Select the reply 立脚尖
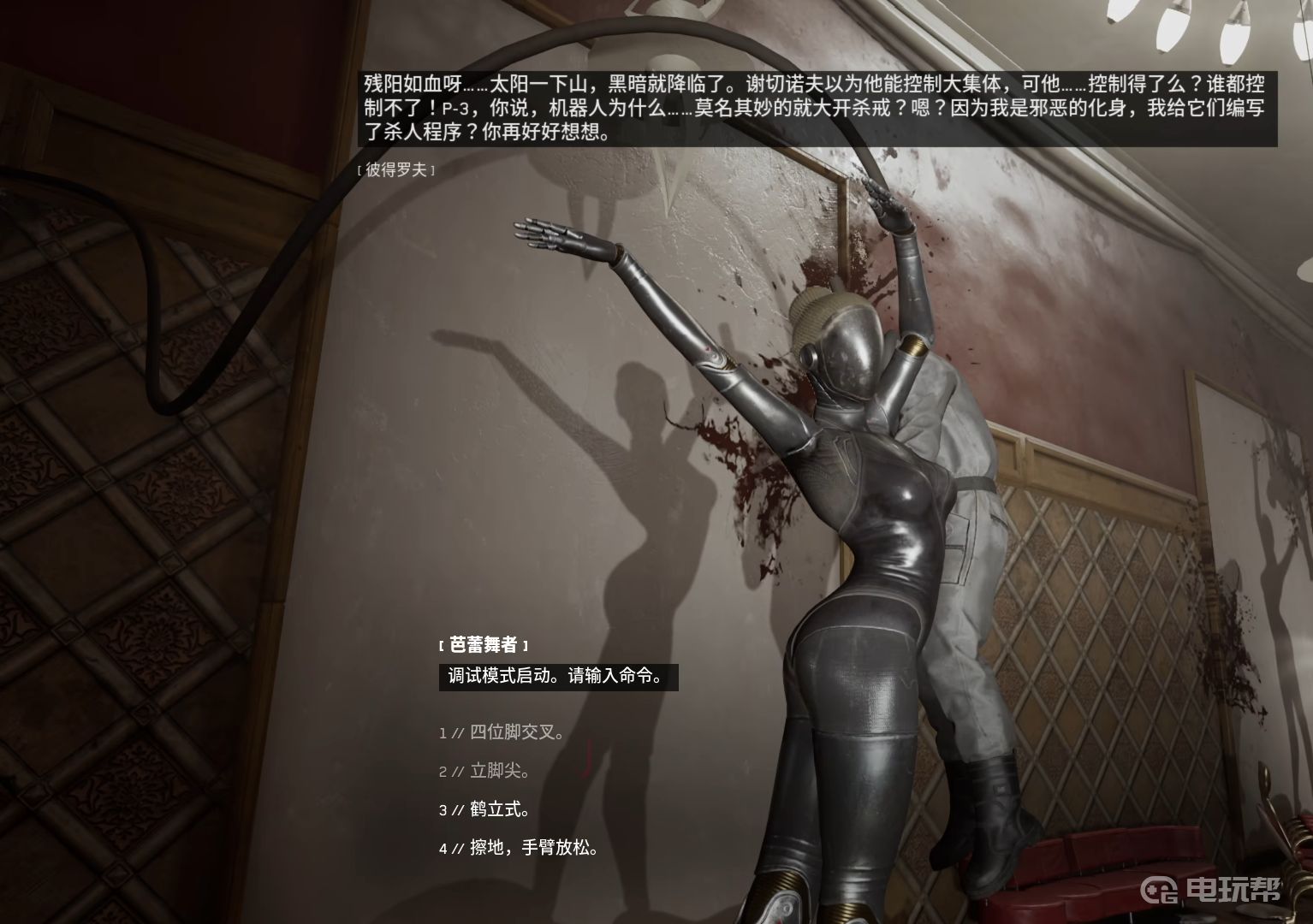This screenshot has width=1313, height=924. (x=499, y=771)
